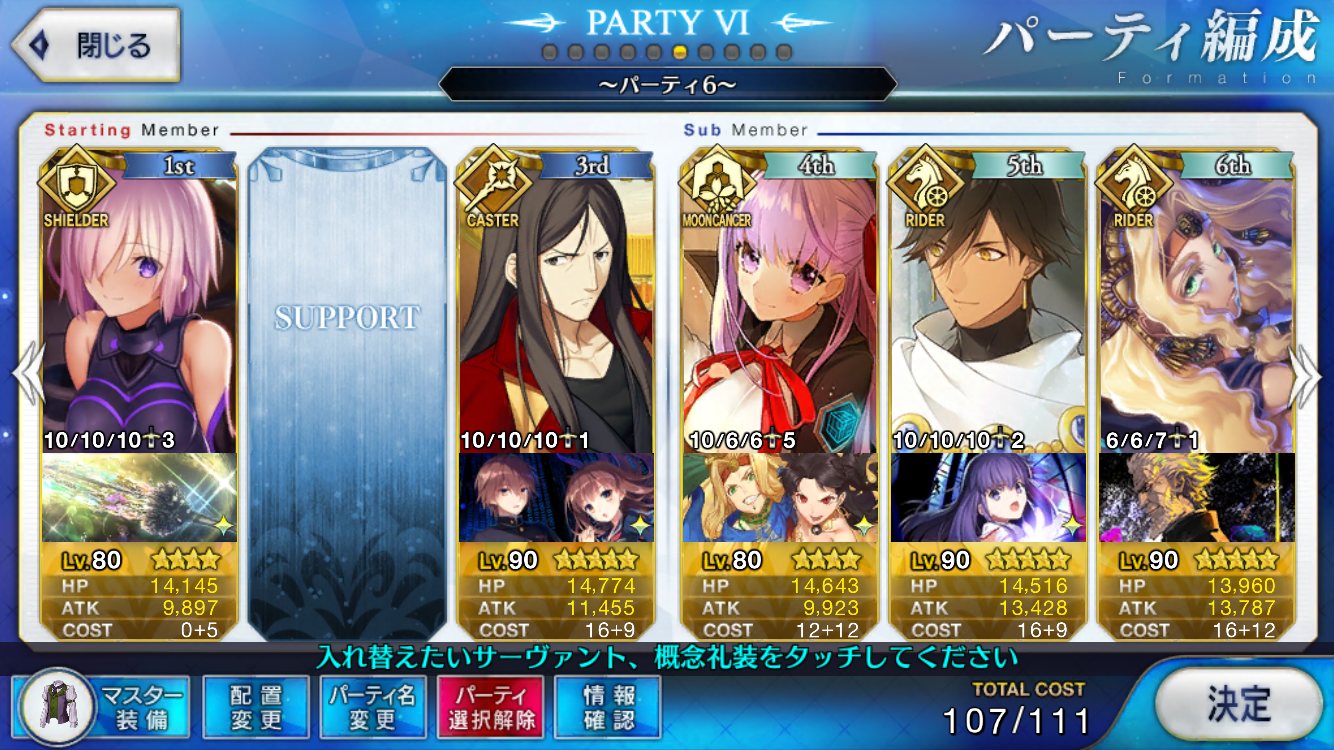Select the 5th slot Rider servant
This screenshot has height=750, width=1334.
(988, 310)
